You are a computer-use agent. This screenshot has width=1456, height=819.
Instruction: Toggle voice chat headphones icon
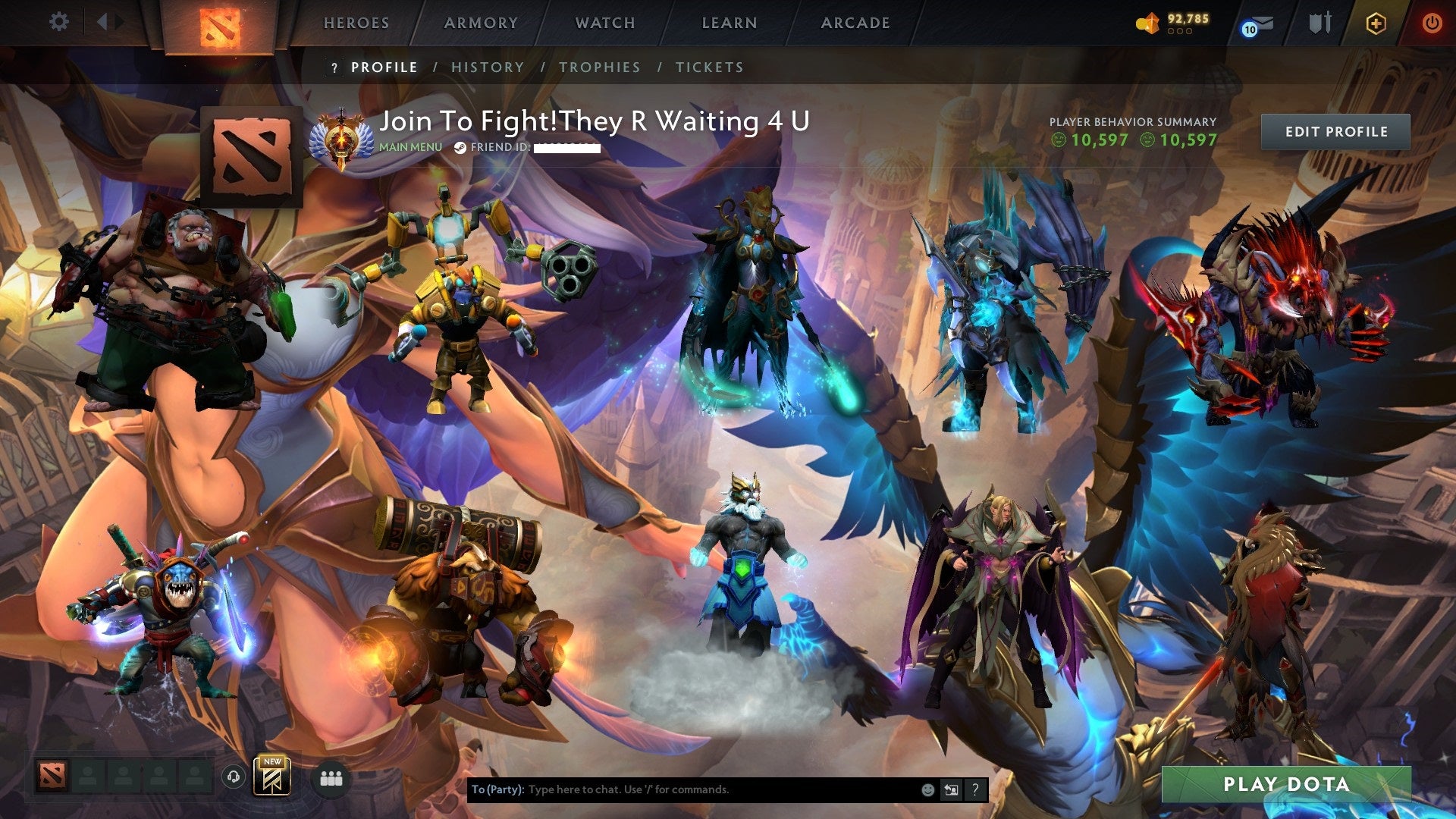(x=235, y=778)
